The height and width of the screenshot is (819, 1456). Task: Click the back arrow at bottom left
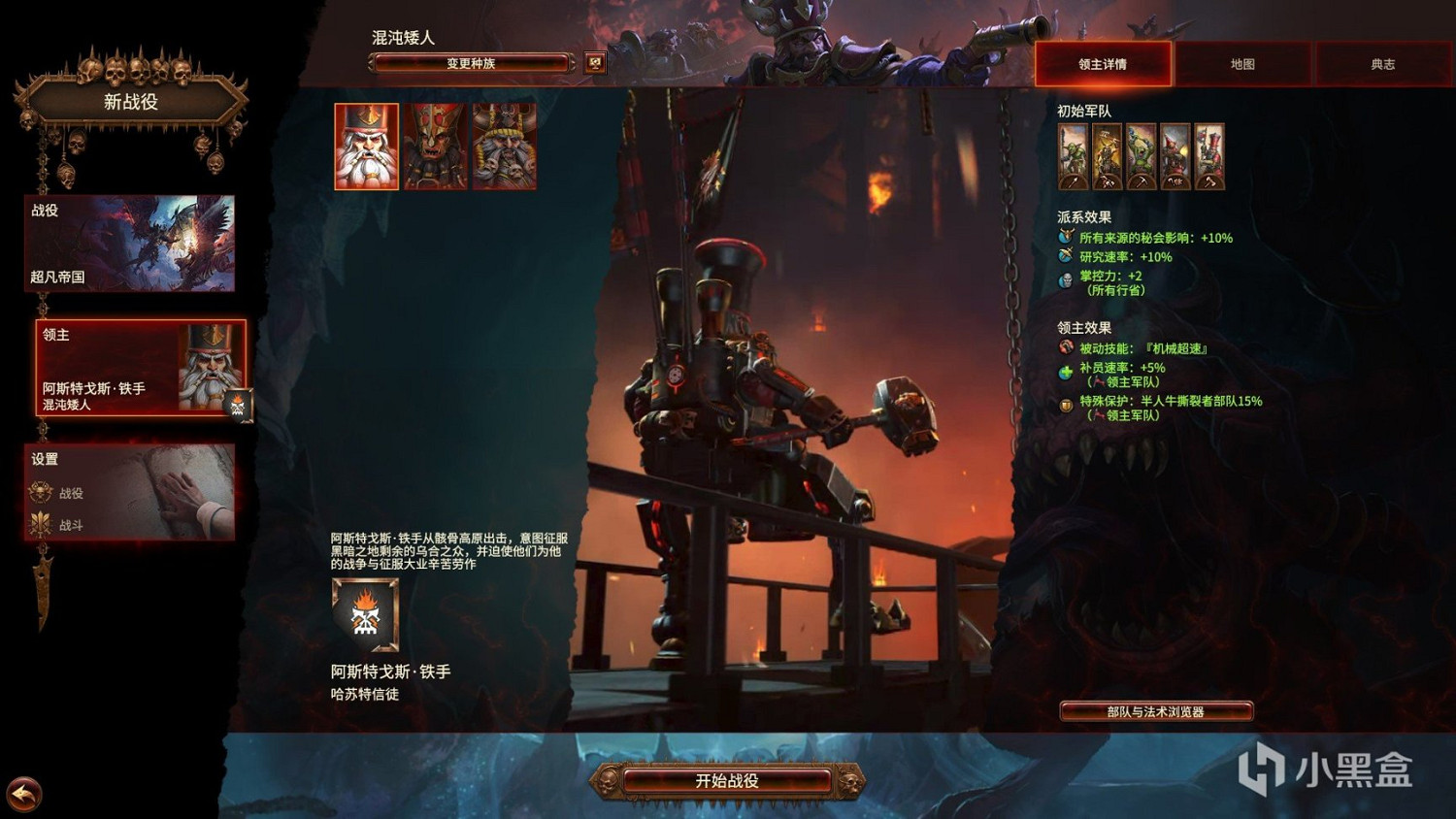(x=24, y=796)
